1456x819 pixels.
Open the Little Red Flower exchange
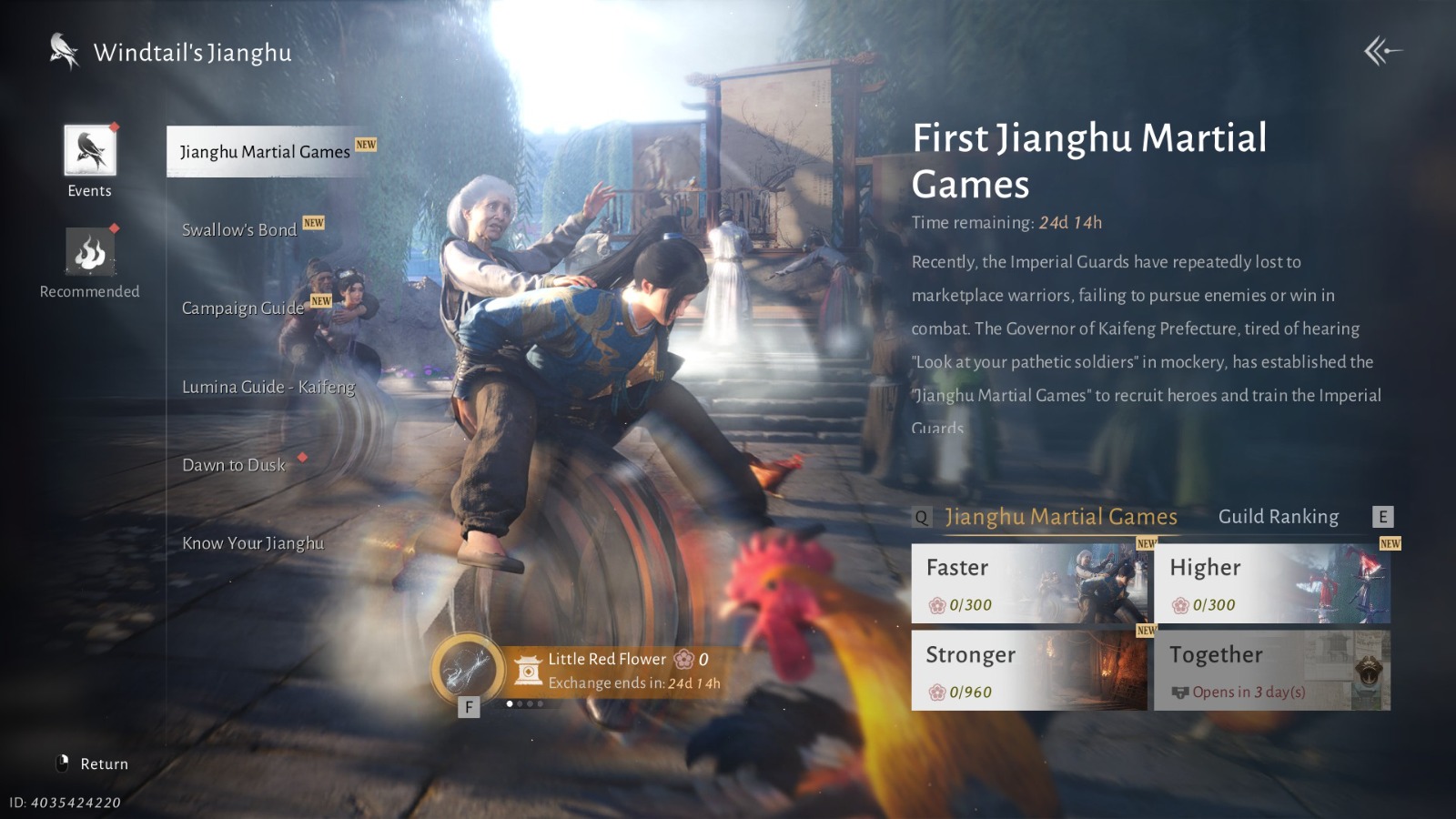[607, 670]
